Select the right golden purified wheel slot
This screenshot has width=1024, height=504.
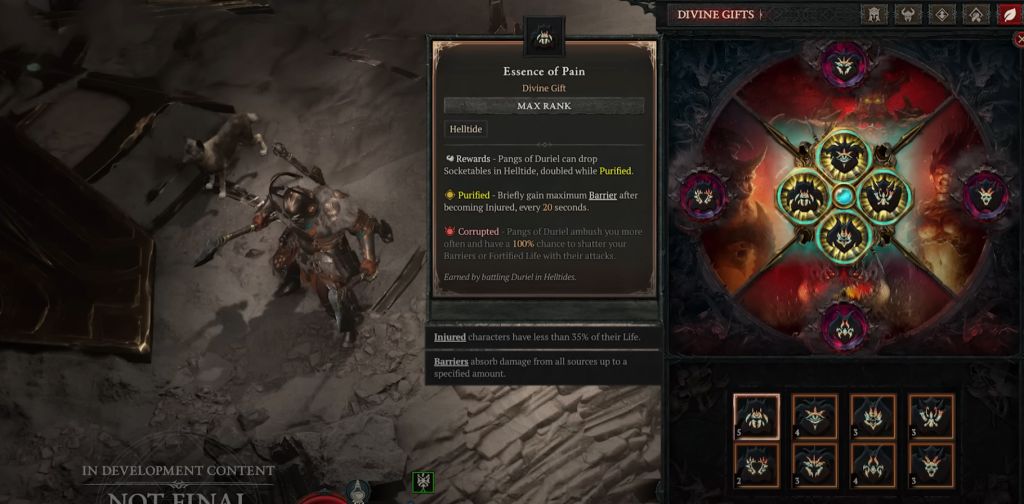coord(885,196)
